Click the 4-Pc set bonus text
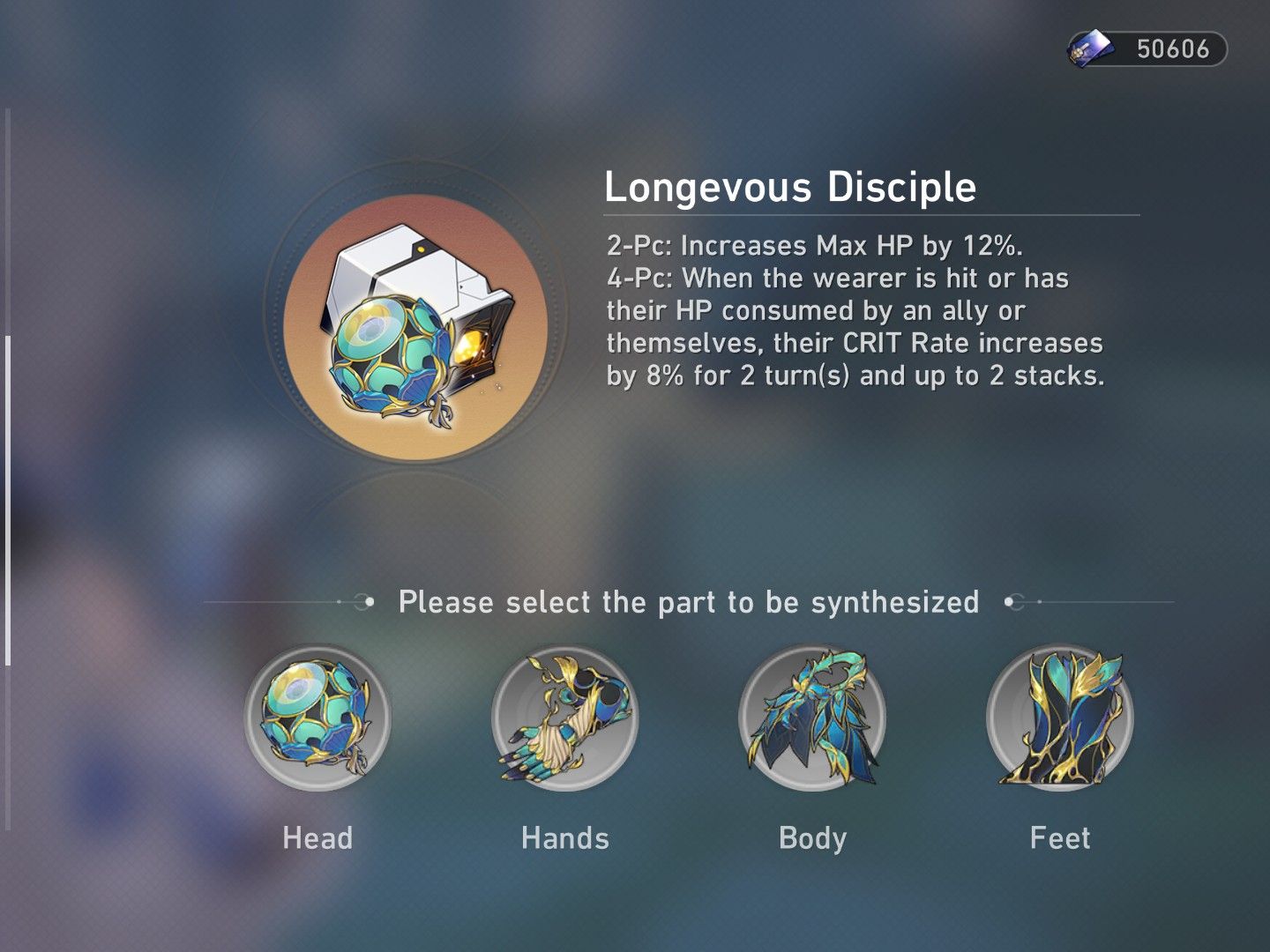 pos(855,326)
